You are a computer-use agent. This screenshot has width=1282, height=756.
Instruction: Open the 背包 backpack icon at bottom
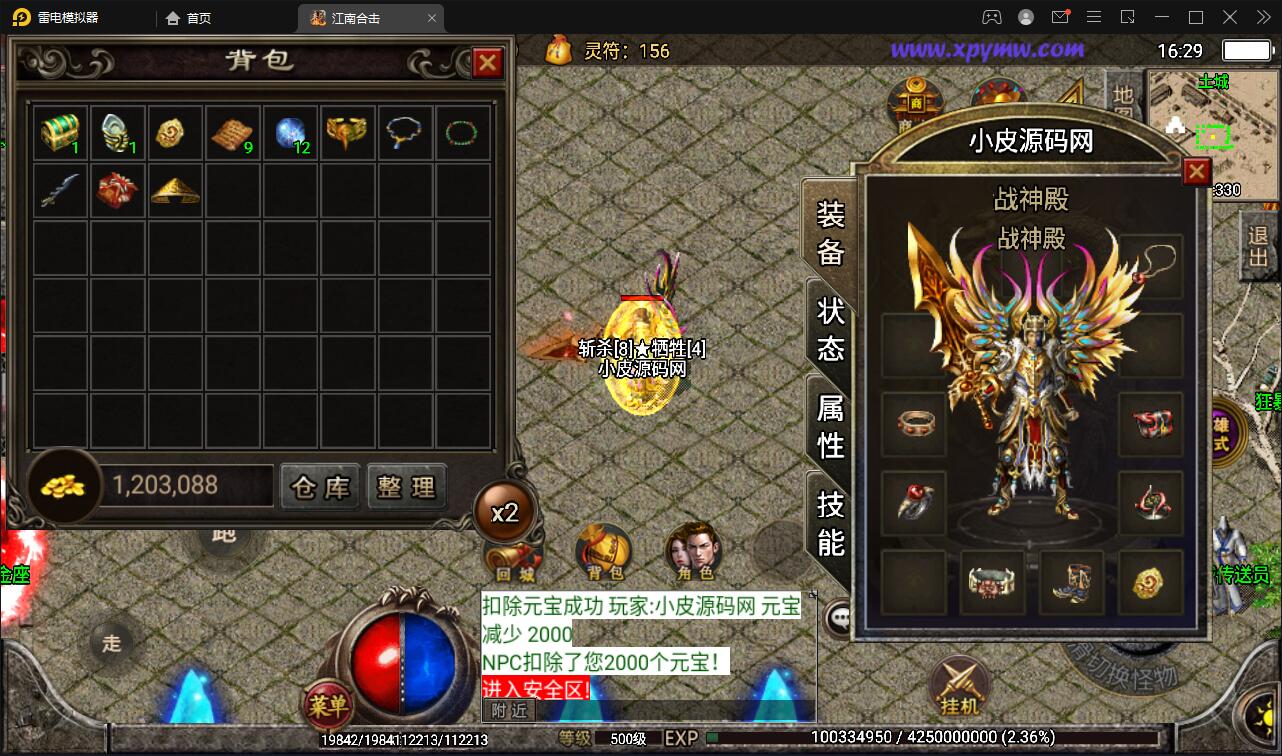[x=601, y=550]
